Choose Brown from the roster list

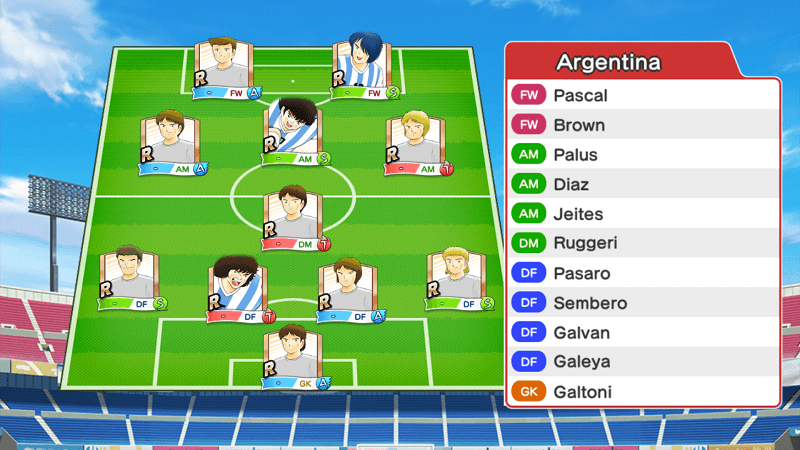coord(642,126)
